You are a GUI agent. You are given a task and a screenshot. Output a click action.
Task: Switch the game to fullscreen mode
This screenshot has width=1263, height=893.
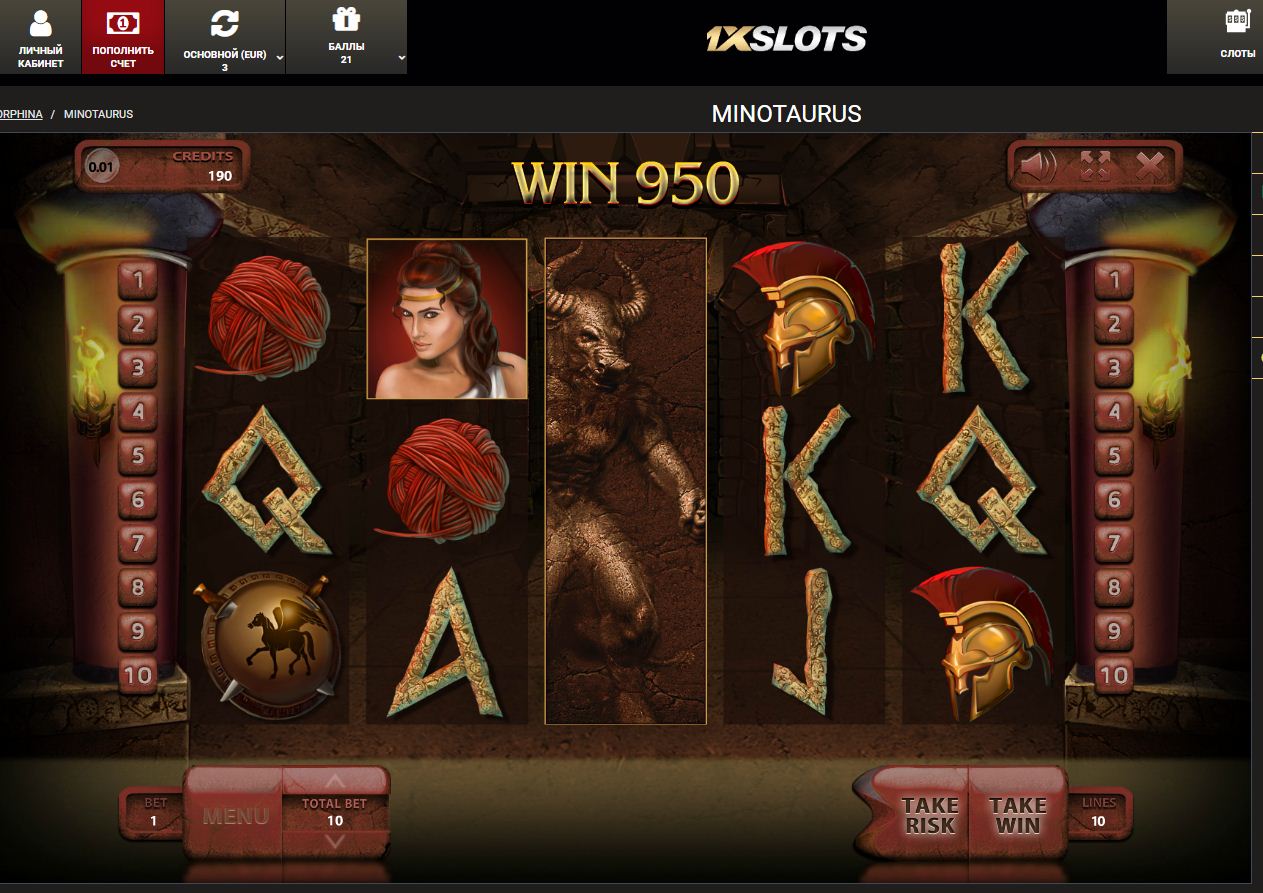1096,166
